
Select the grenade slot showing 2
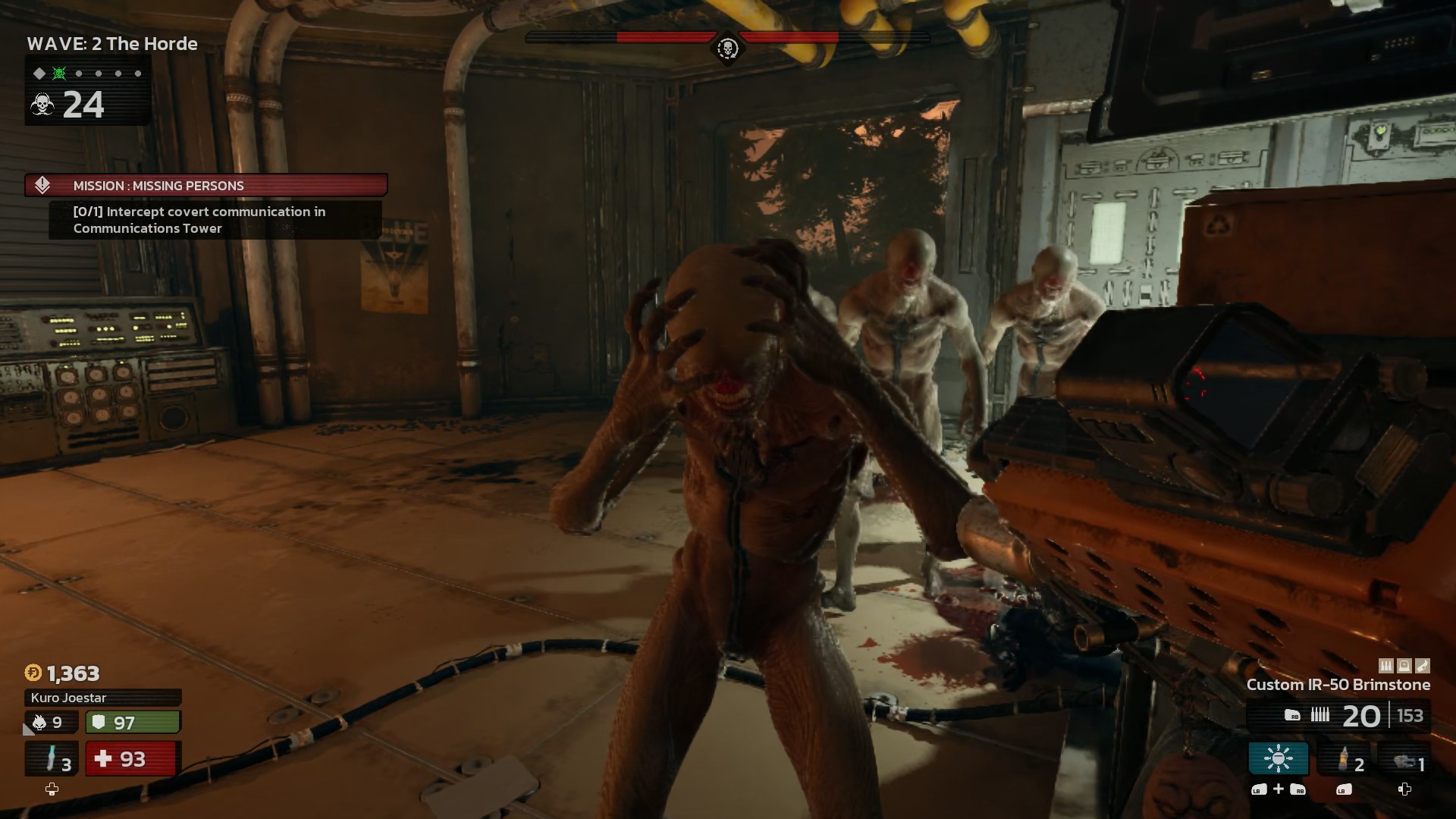pyautogui.click(x=1345, y=758)
